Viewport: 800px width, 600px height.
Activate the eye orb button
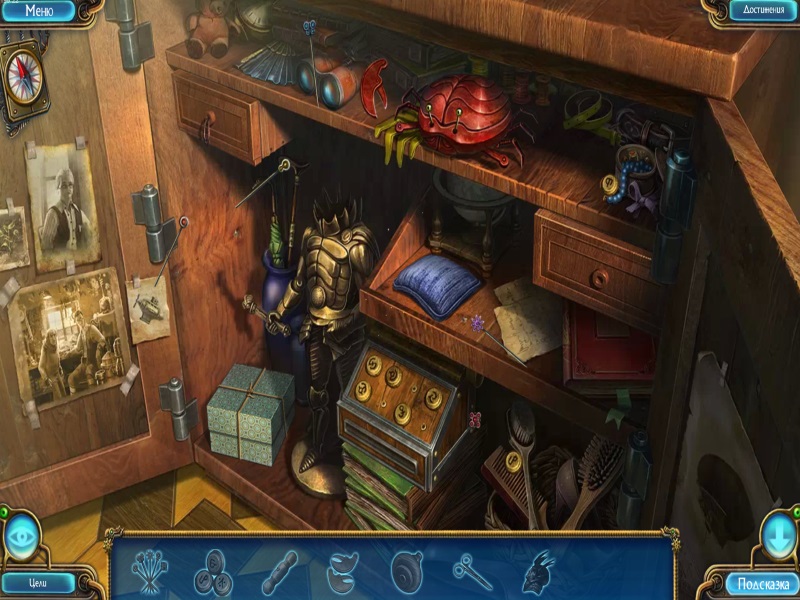(21, 539)
